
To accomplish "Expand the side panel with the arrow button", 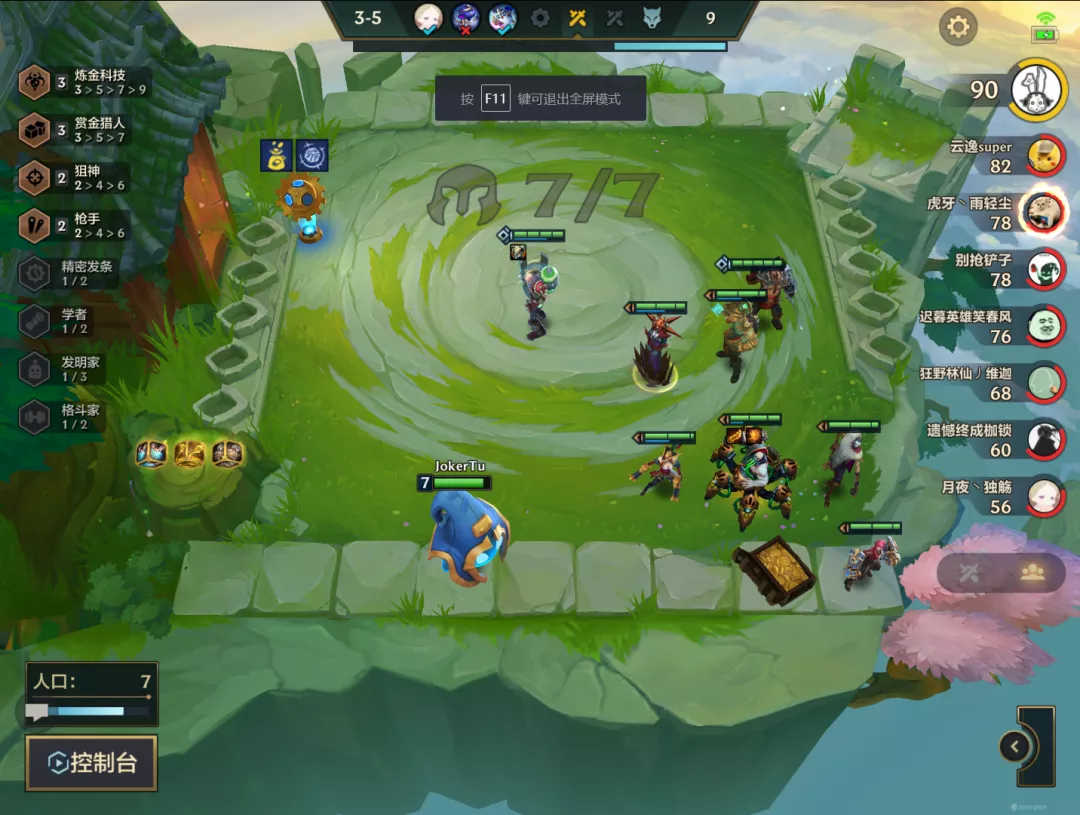I will coord(1015,746).
